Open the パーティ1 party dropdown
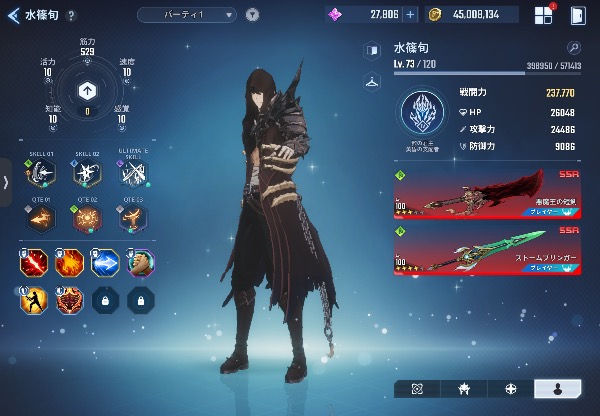Viewport: 600px width, 416px height. (x=187, y=15)
